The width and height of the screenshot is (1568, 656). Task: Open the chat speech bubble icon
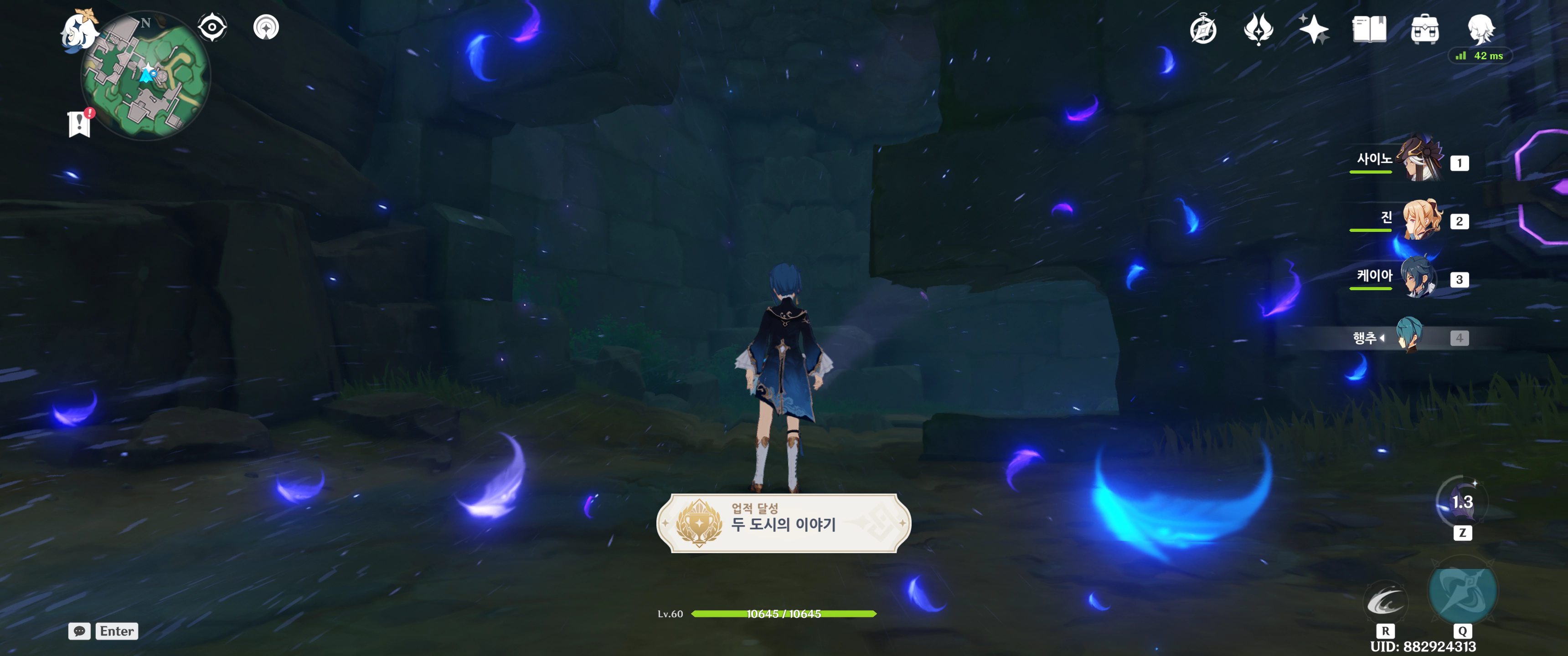(x=79, y=631)
